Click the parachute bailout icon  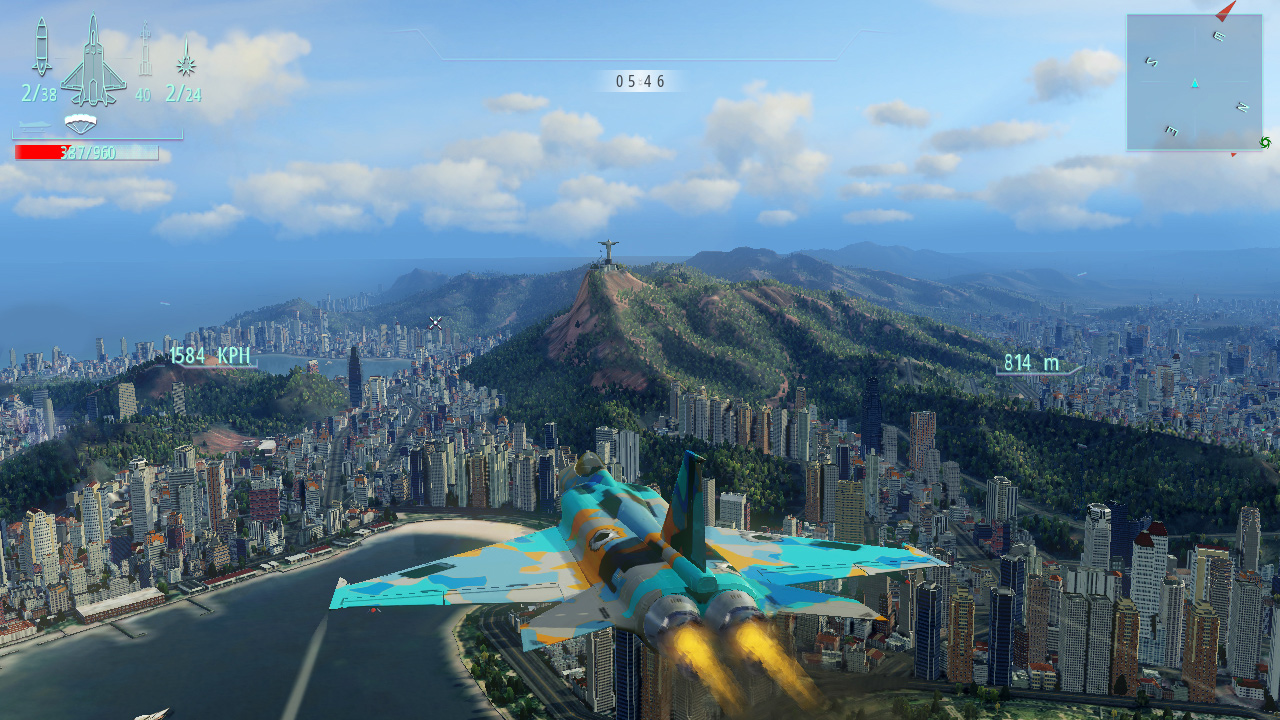pyautogui.click(x=81, y=123)
